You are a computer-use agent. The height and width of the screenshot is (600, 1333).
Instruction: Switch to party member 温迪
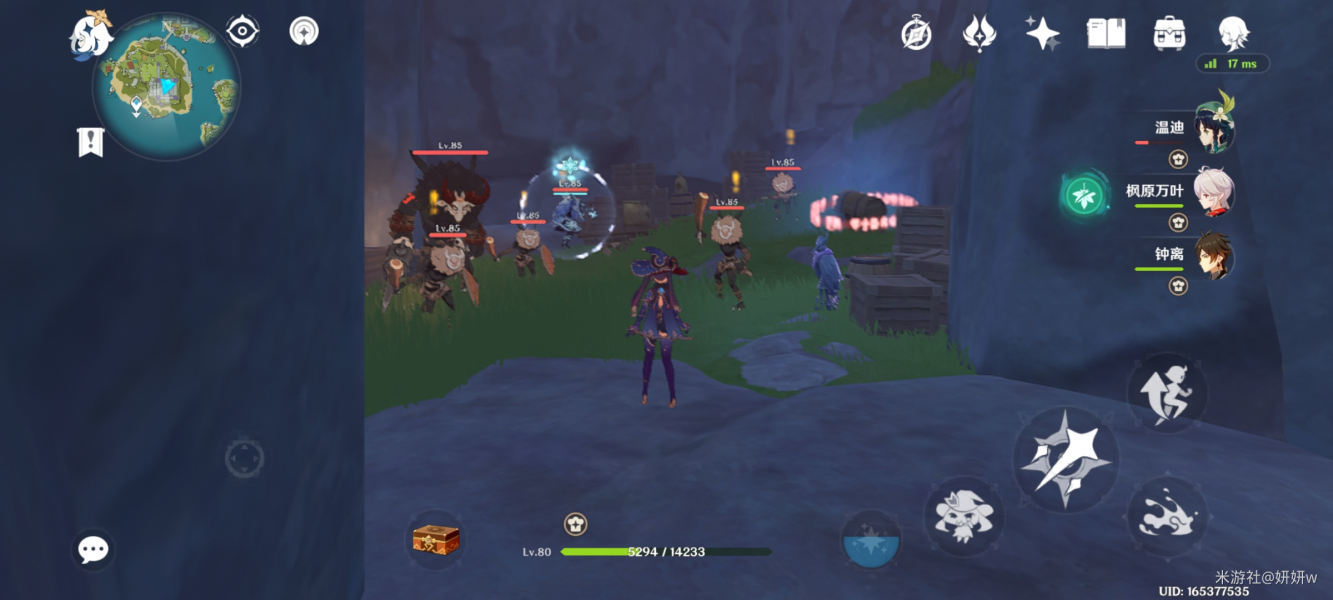coord(1212,132)
